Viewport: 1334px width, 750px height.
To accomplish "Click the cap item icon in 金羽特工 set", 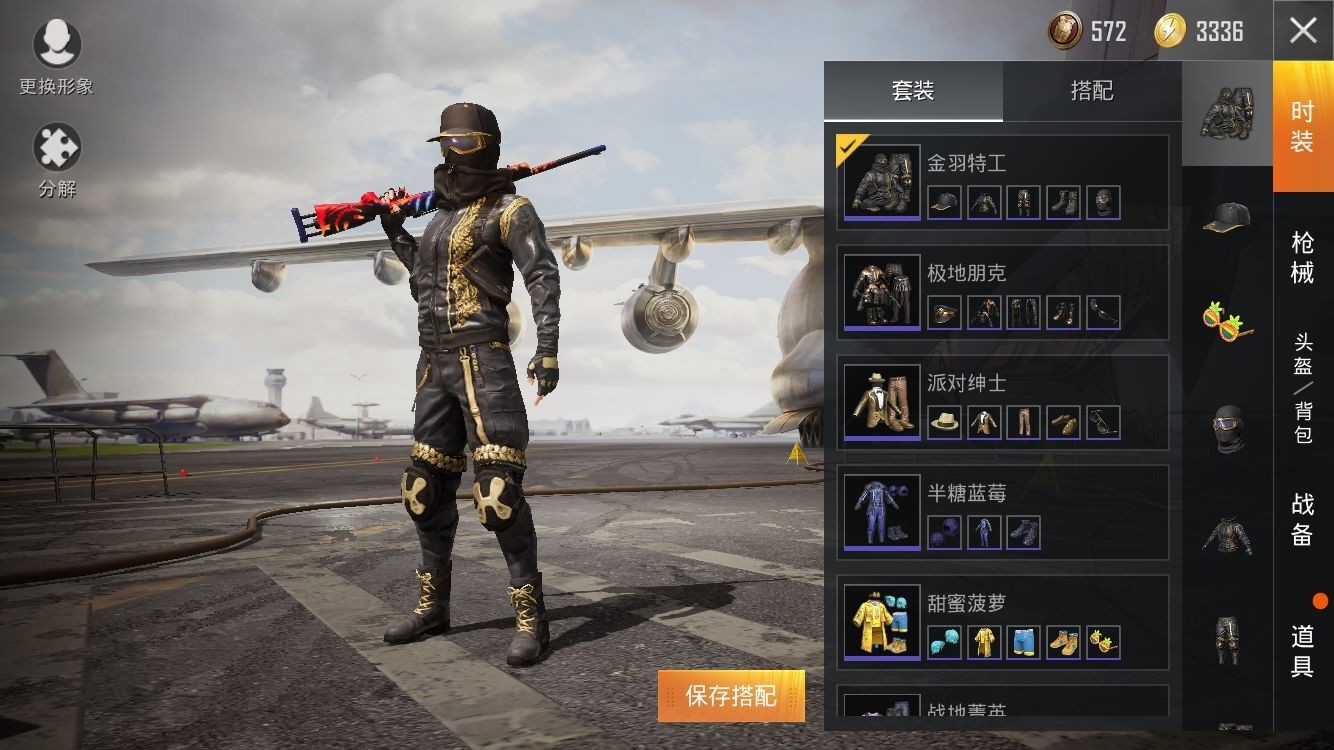I will [945, 202].
